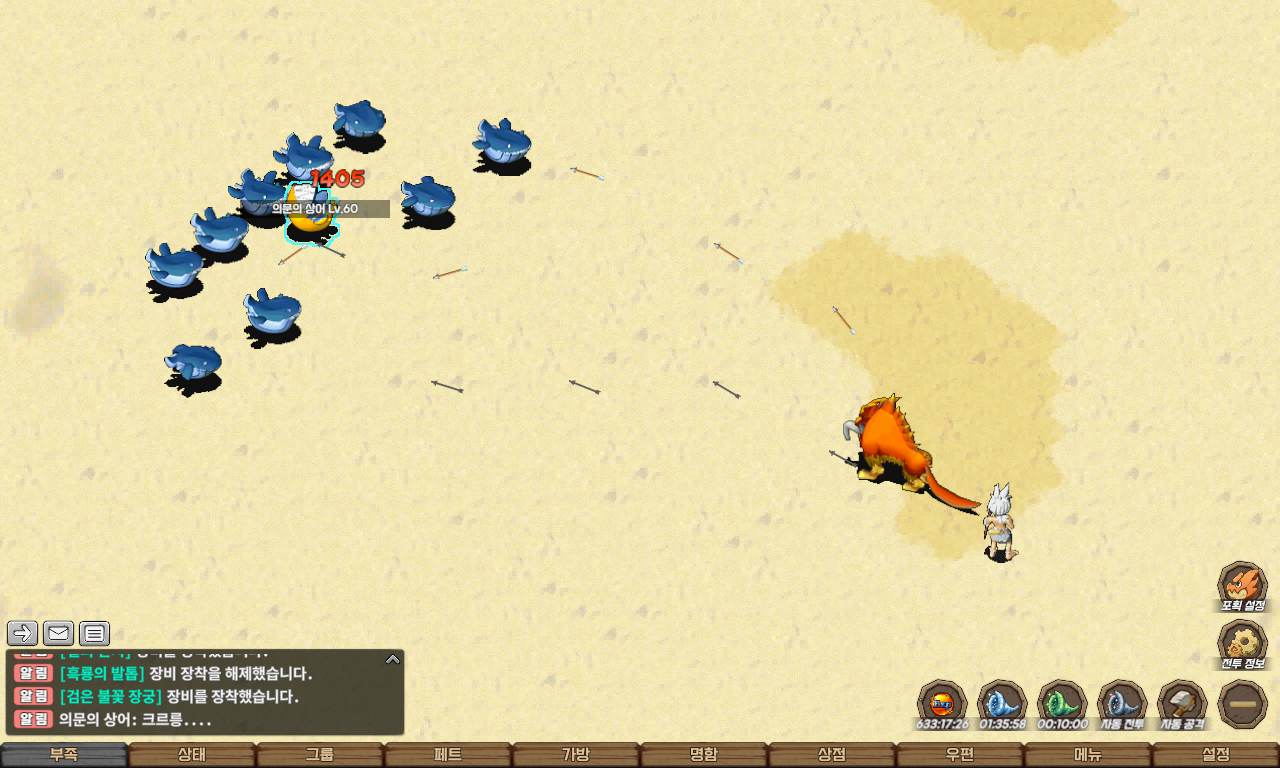Toggle 자동 전투 auto battle
Image resolution: width=1280 pixels, height=768 pixels.
(x=1122, y=704)
